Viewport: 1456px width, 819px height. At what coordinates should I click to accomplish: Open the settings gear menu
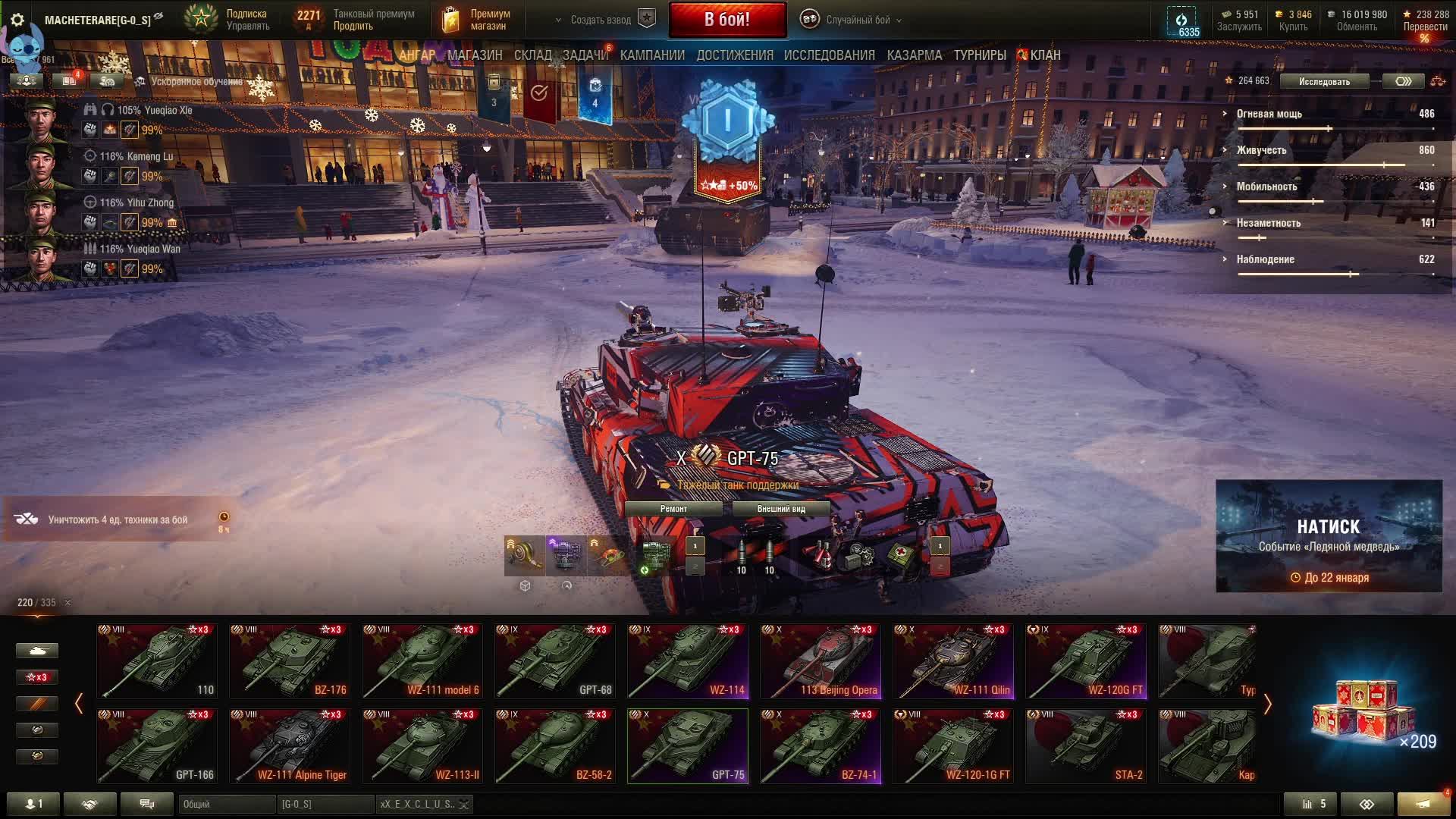pos(17,20)
